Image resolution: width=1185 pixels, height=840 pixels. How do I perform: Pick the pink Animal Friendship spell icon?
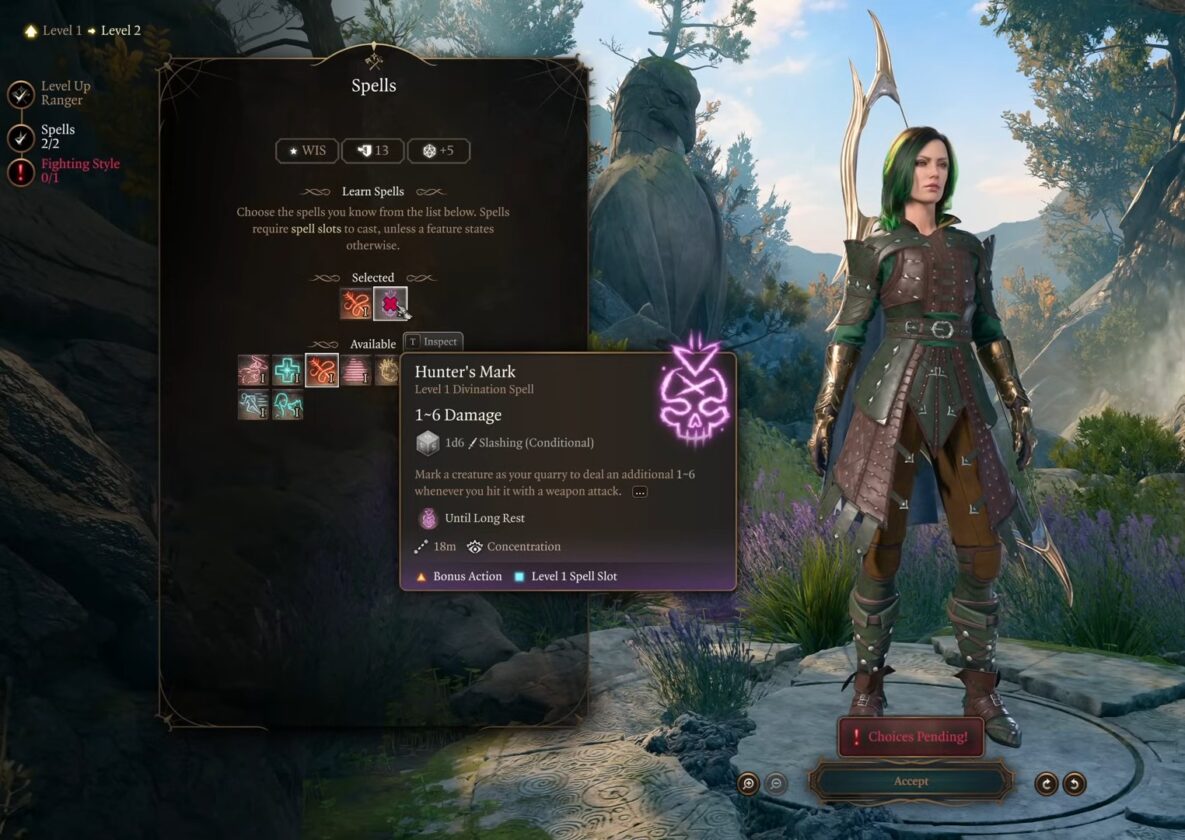pos(253,371)
